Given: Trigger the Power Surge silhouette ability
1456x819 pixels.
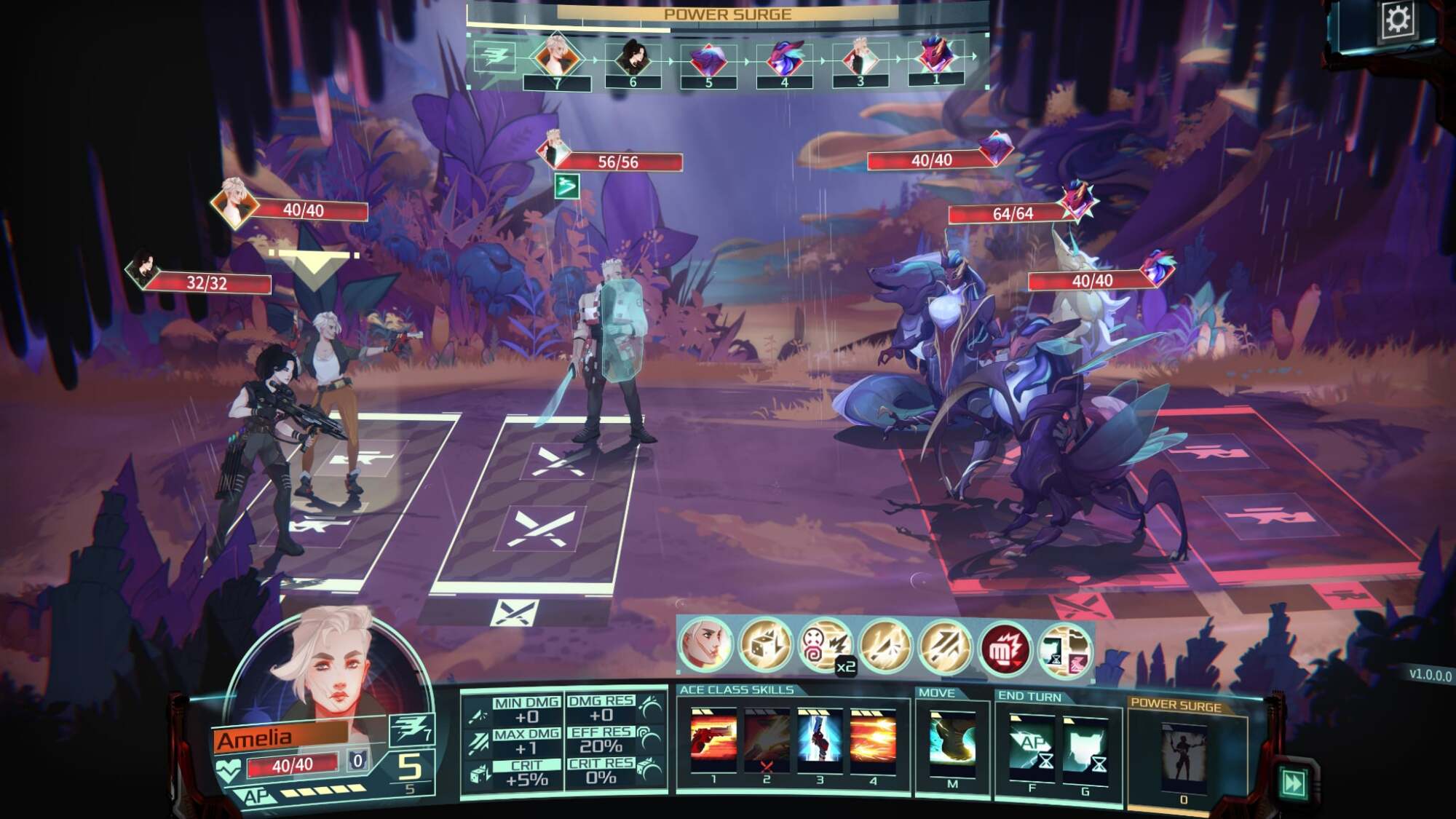Looking at the screenshot, I should pyautogui.click(x=1184, y=755).
